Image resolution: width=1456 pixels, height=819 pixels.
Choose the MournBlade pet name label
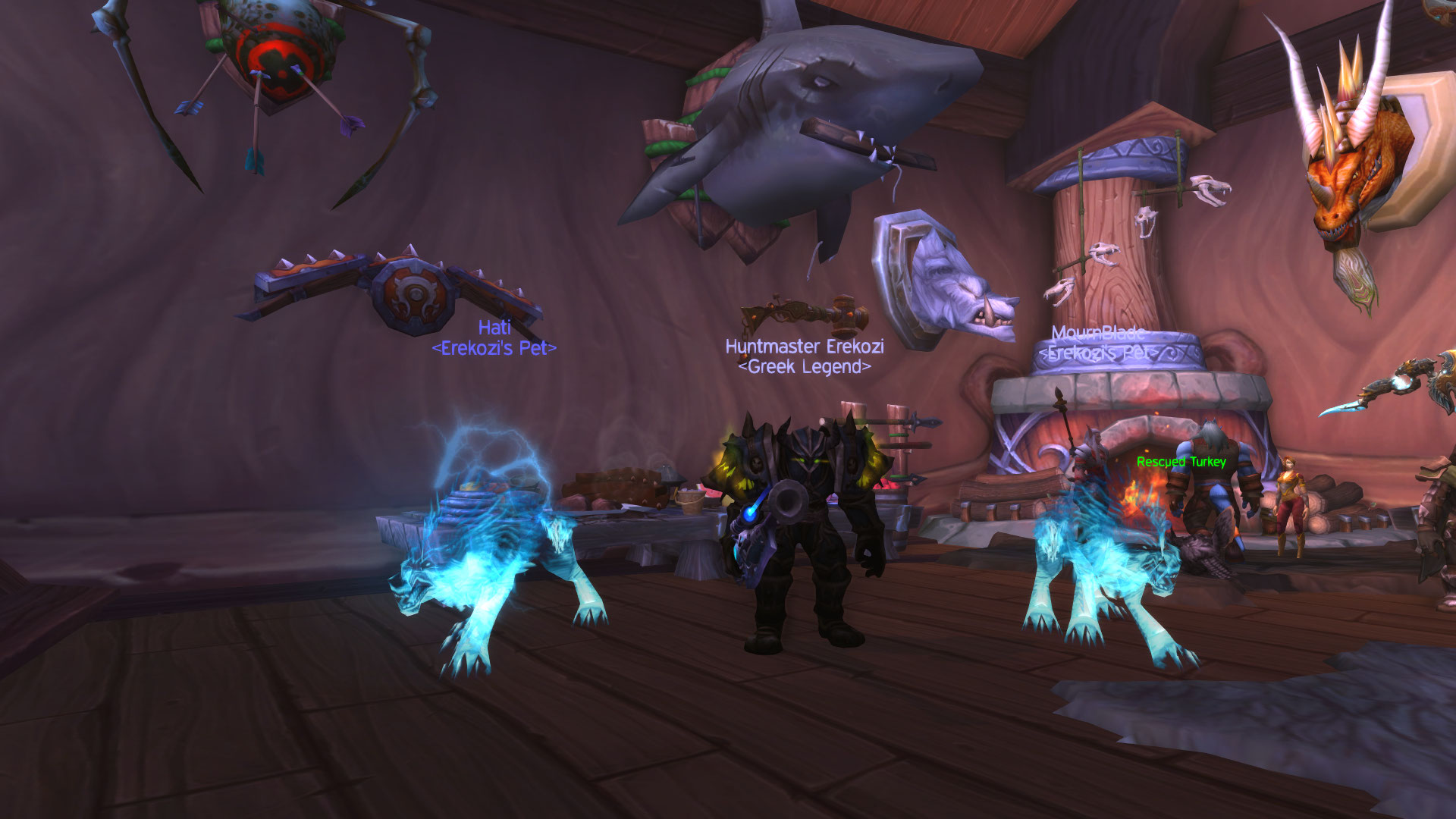click(1097, 333)
